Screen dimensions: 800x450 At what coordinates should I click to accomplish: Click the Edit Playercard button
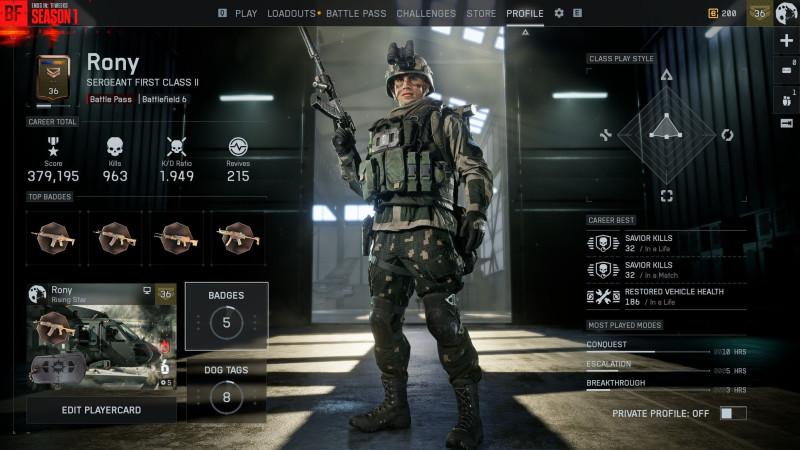(101, 411)
